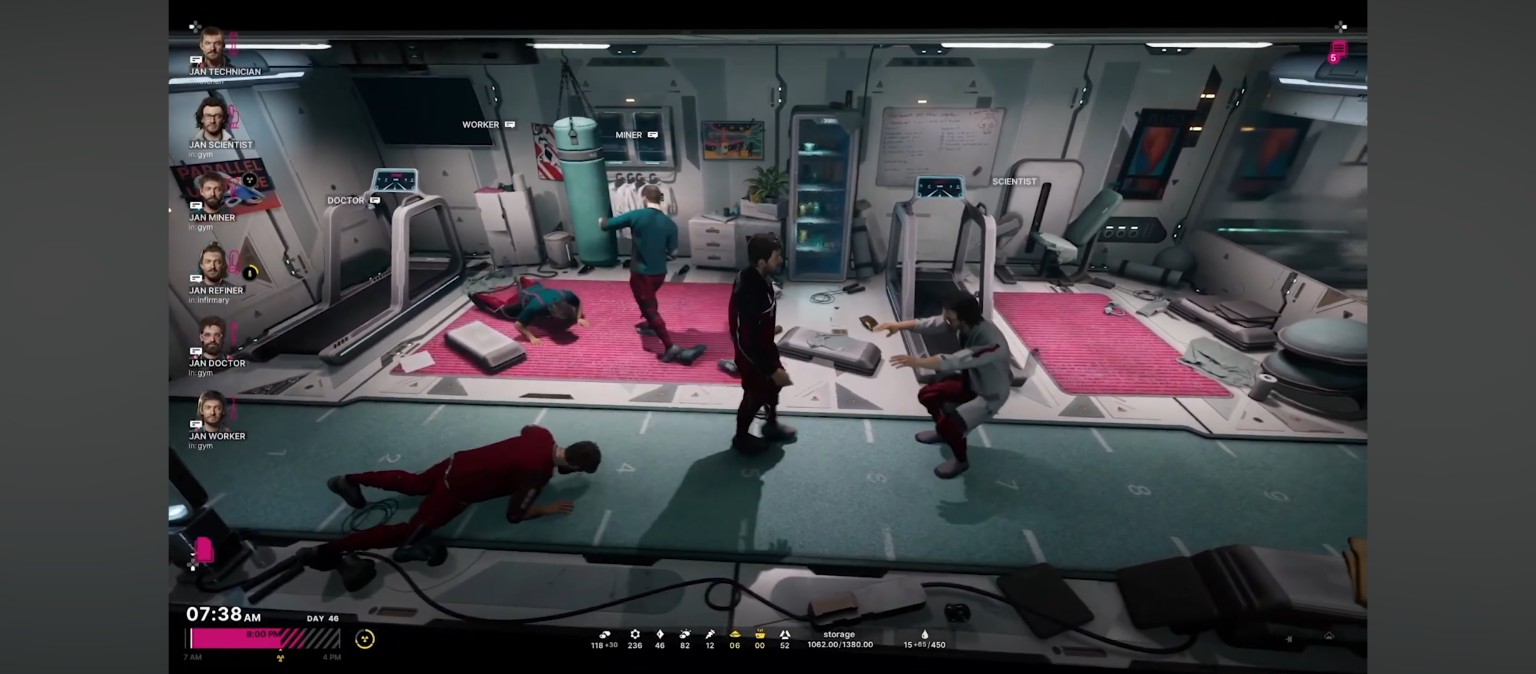The width and height of the screenshot is (1536, 674).
Task: Select Jan Doctor's portrait
Action: click(x=212, y=338)
